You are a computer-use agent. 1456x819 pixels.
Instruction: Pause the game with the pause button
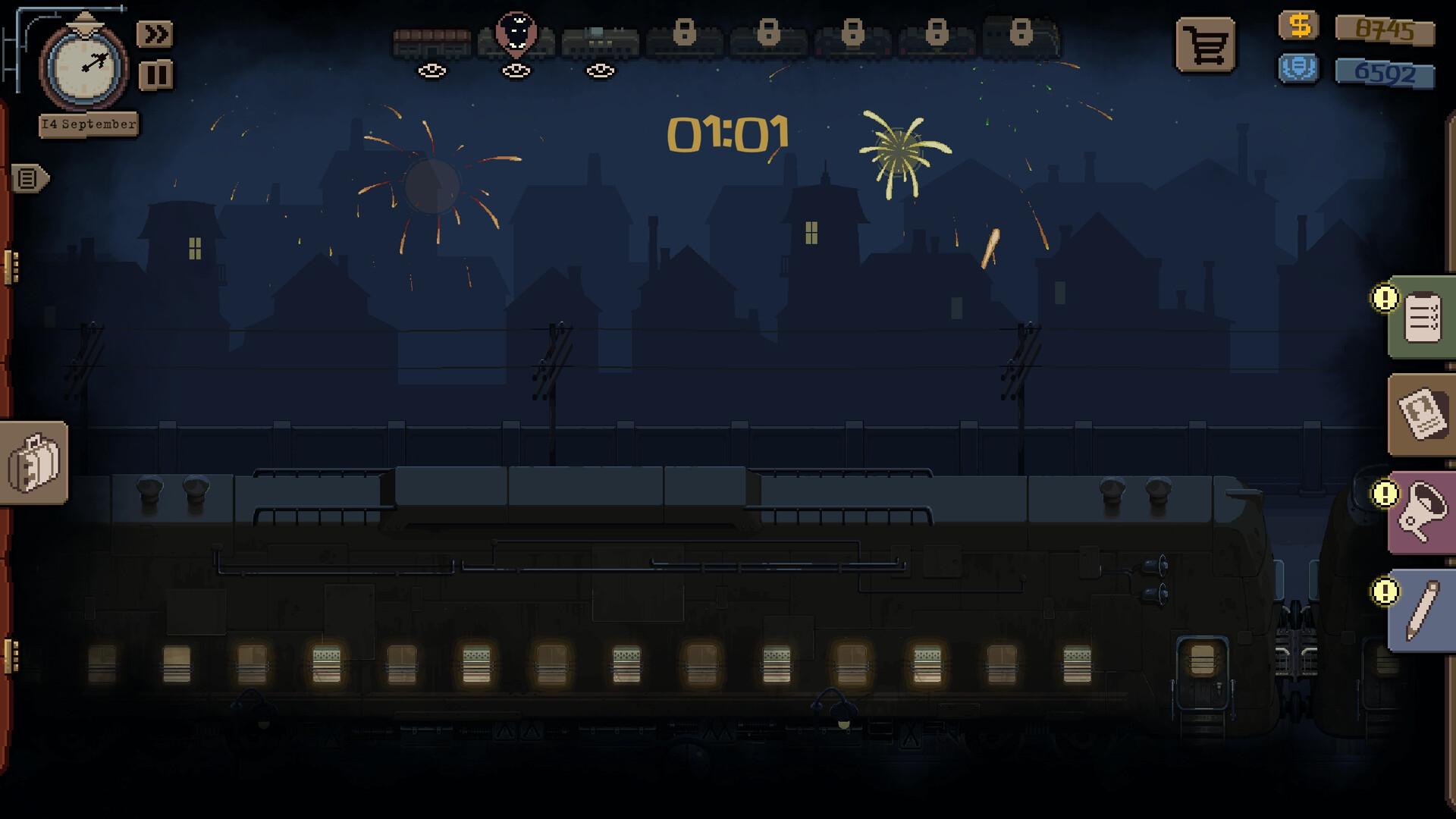155,74
